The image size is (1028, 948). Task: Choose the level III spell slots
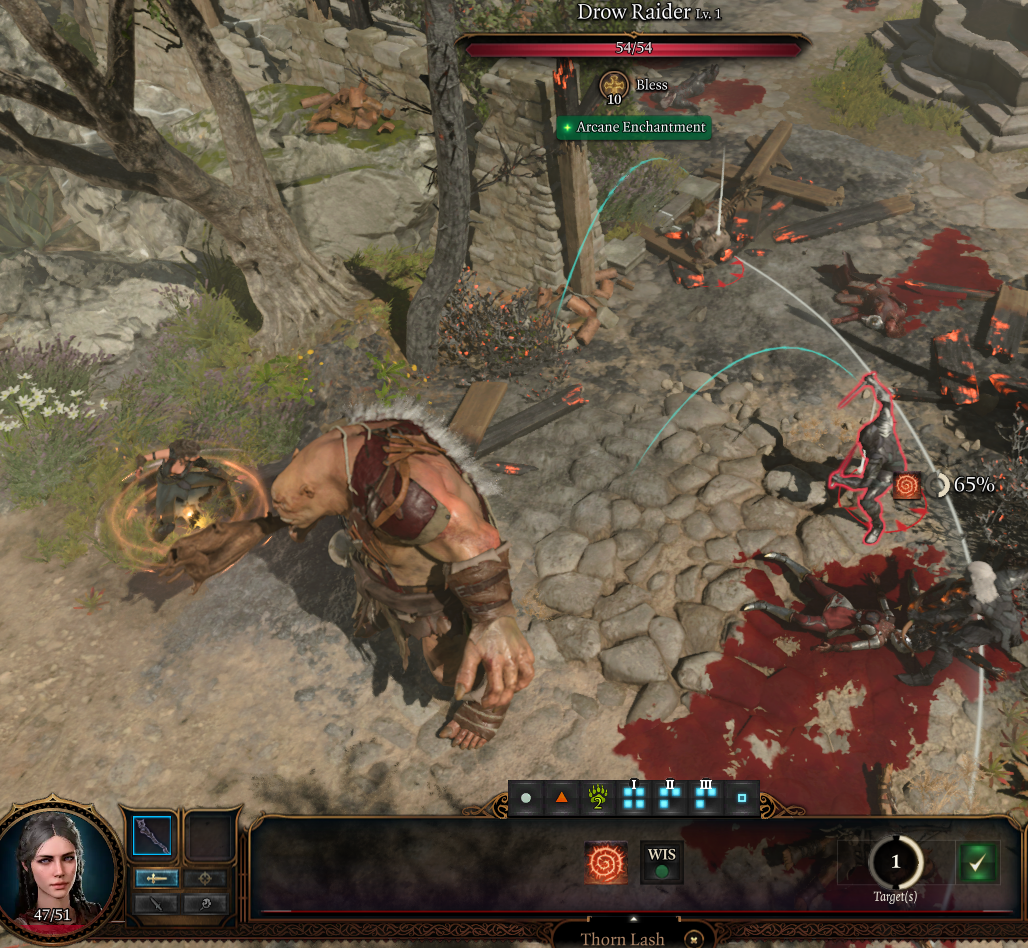(x=706, y=799)
